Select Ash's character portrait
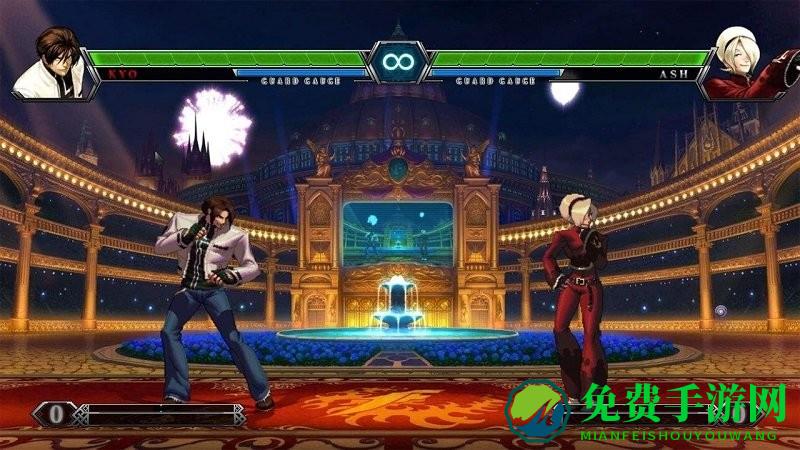Viewport: 800px width, 450px height. tap(744, 62)
